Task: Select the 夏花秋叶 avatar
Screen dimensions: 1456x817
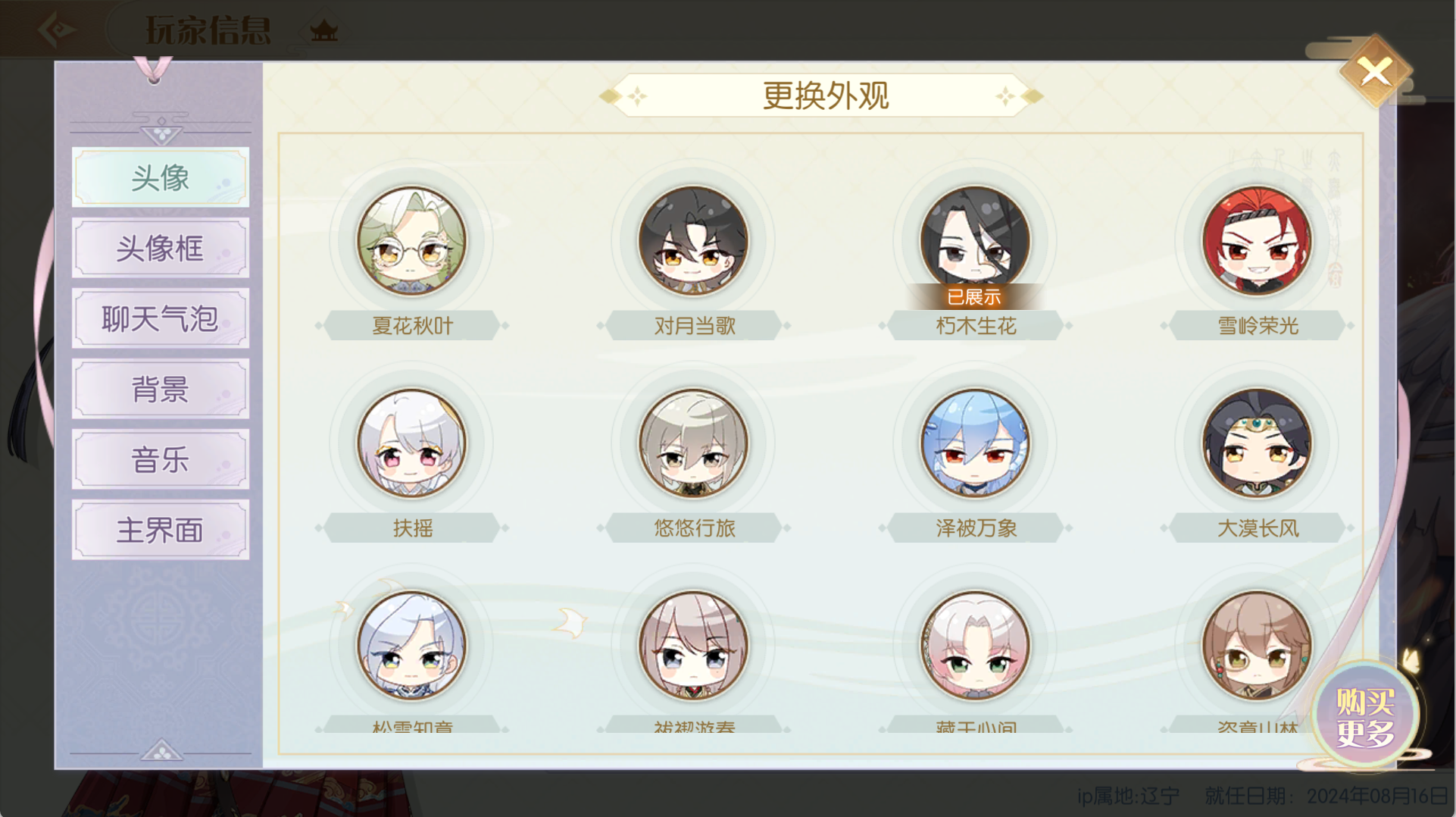Action: [x=413, y=240]
